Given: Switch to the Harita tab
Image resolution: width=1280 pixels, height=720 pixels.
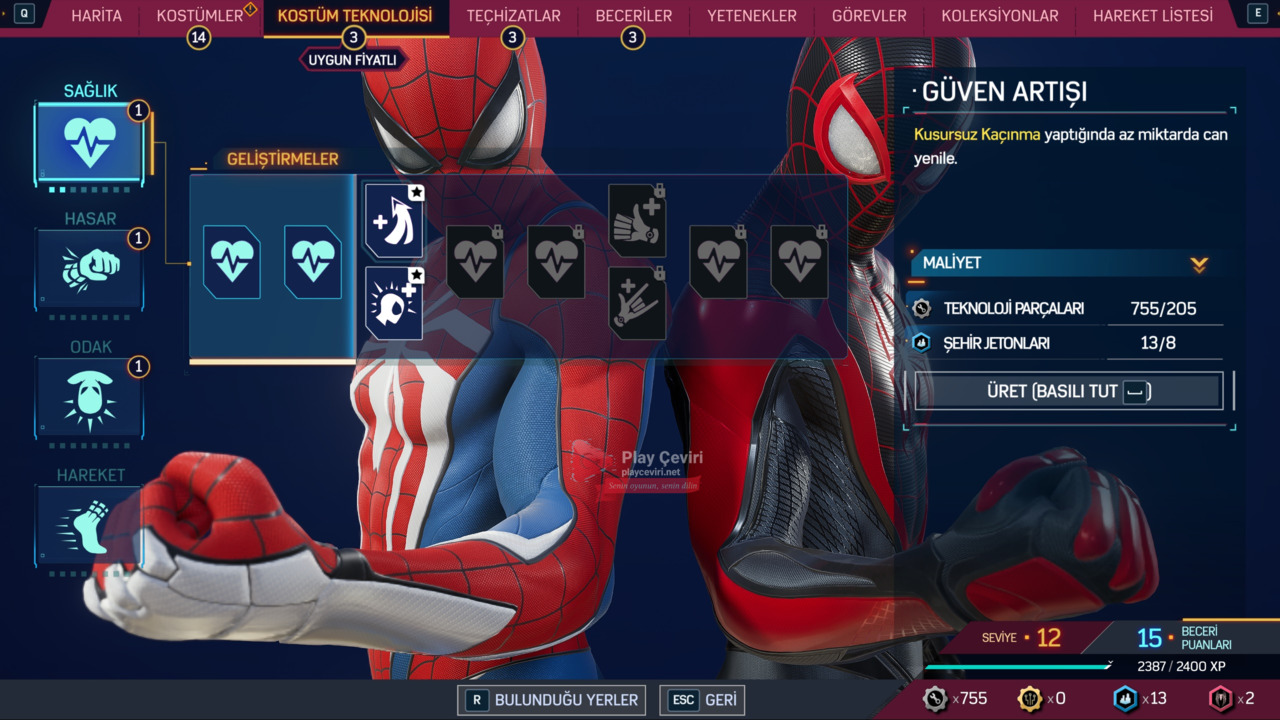Looking at the screenshot, I should point(96,16).
